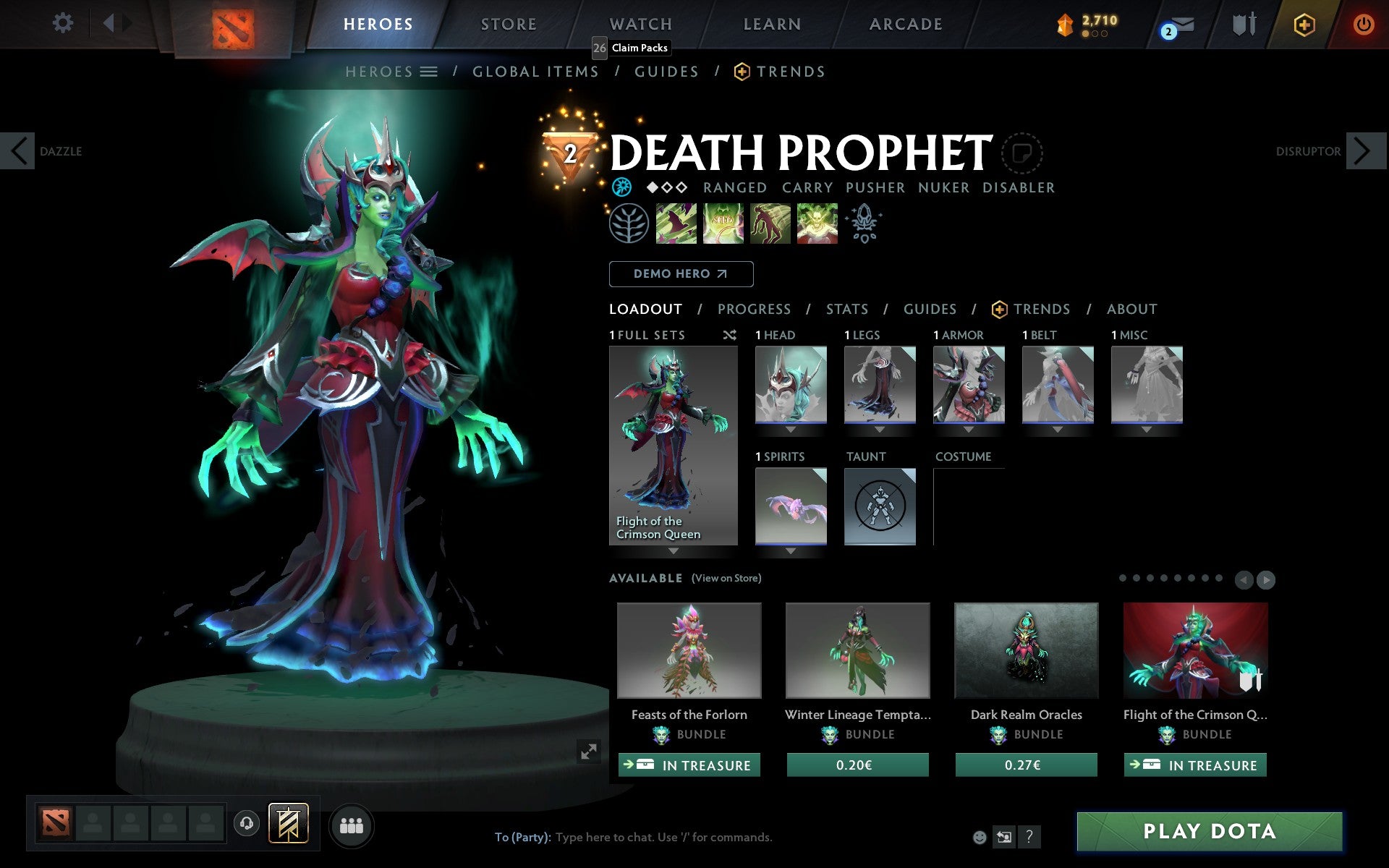Open friends list via the people icon
1389x868 pixels.
352,825
